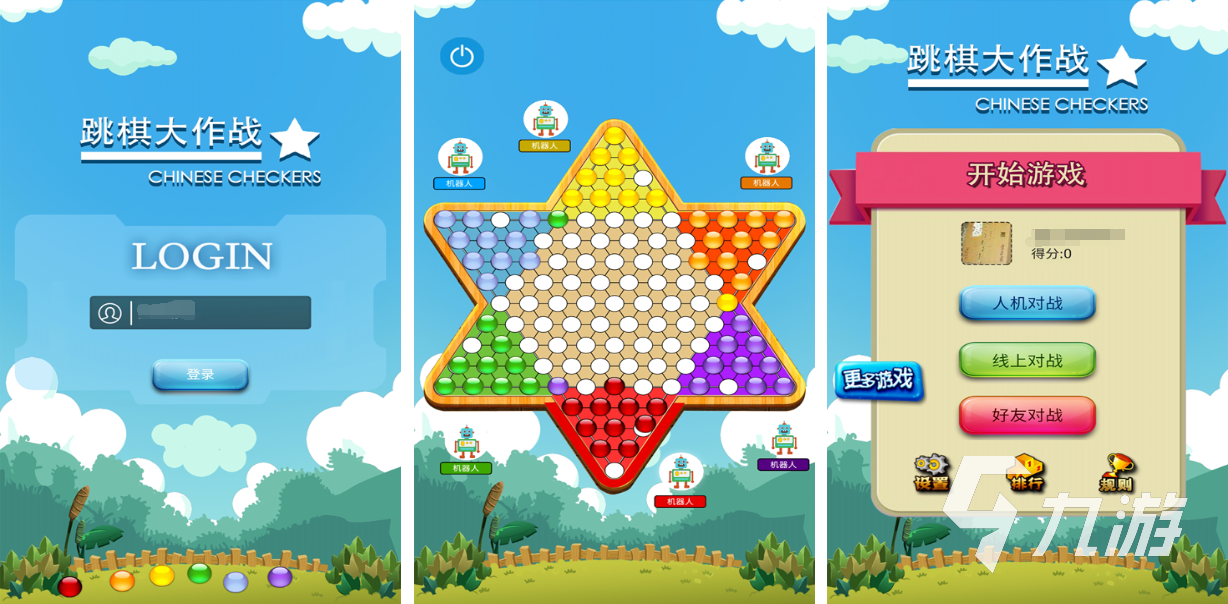1228x604 pixels.
Task: Open 更多游戏 more games
Action: 877,381
